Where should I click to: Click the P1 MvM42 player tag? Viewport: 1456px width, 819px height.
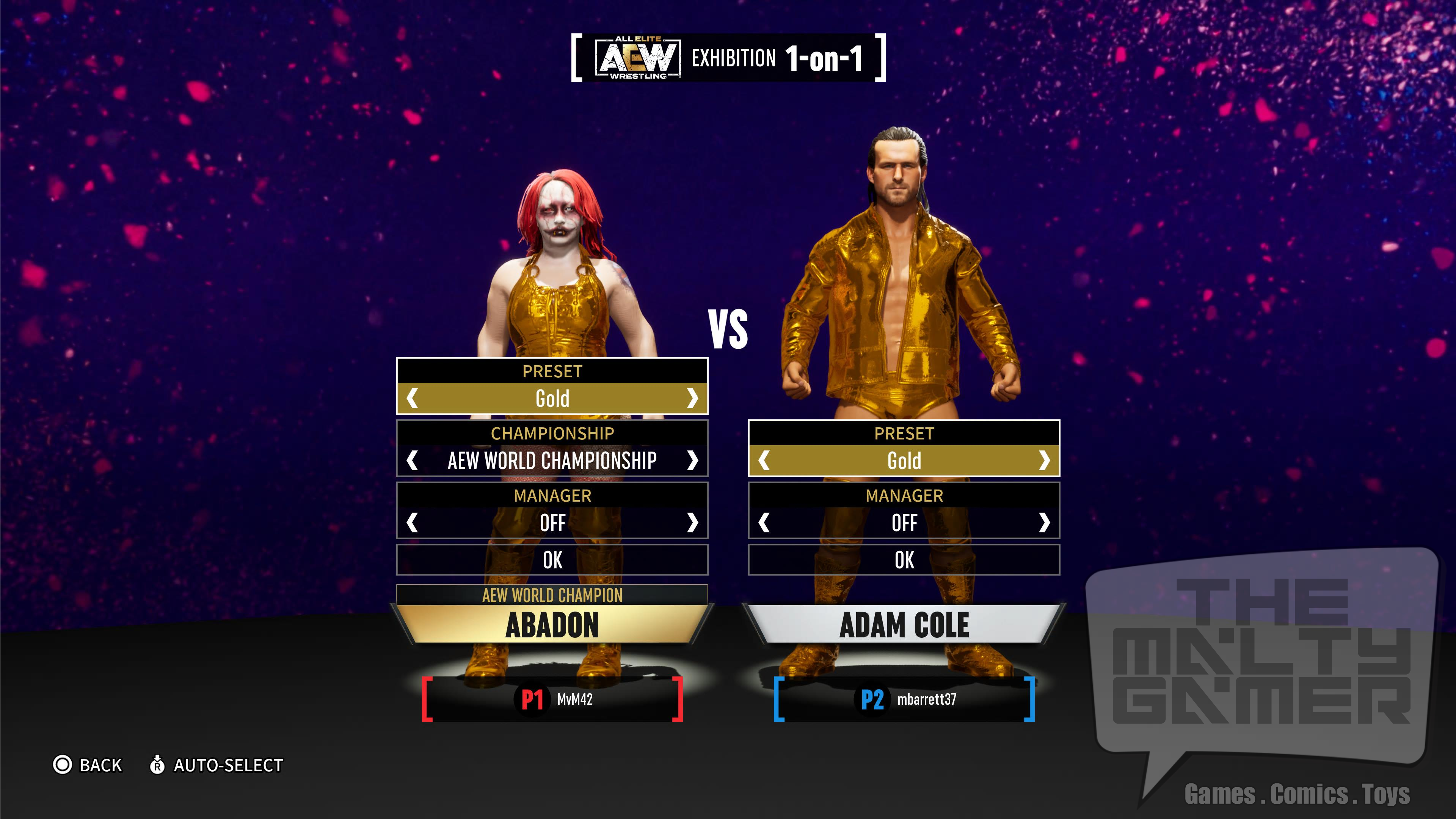tap(552, 699)
